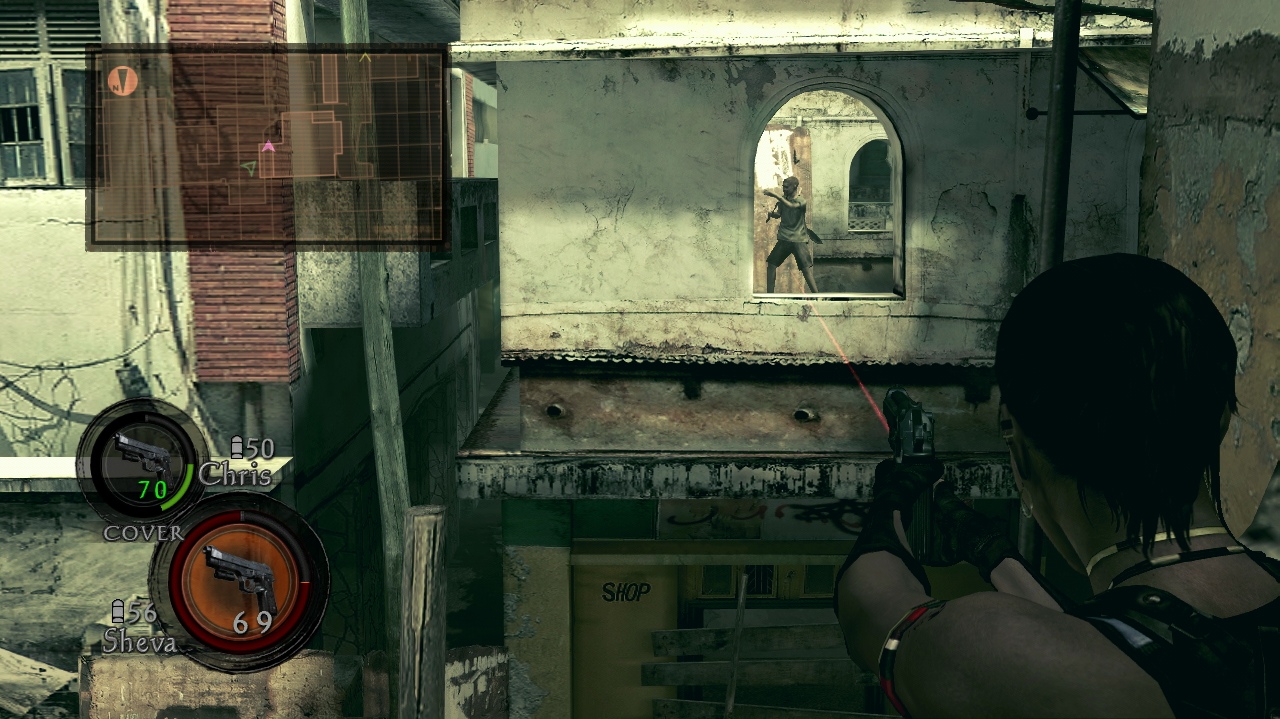
Task: Click the minimap compass north indicator
Action: click(122, 81)
